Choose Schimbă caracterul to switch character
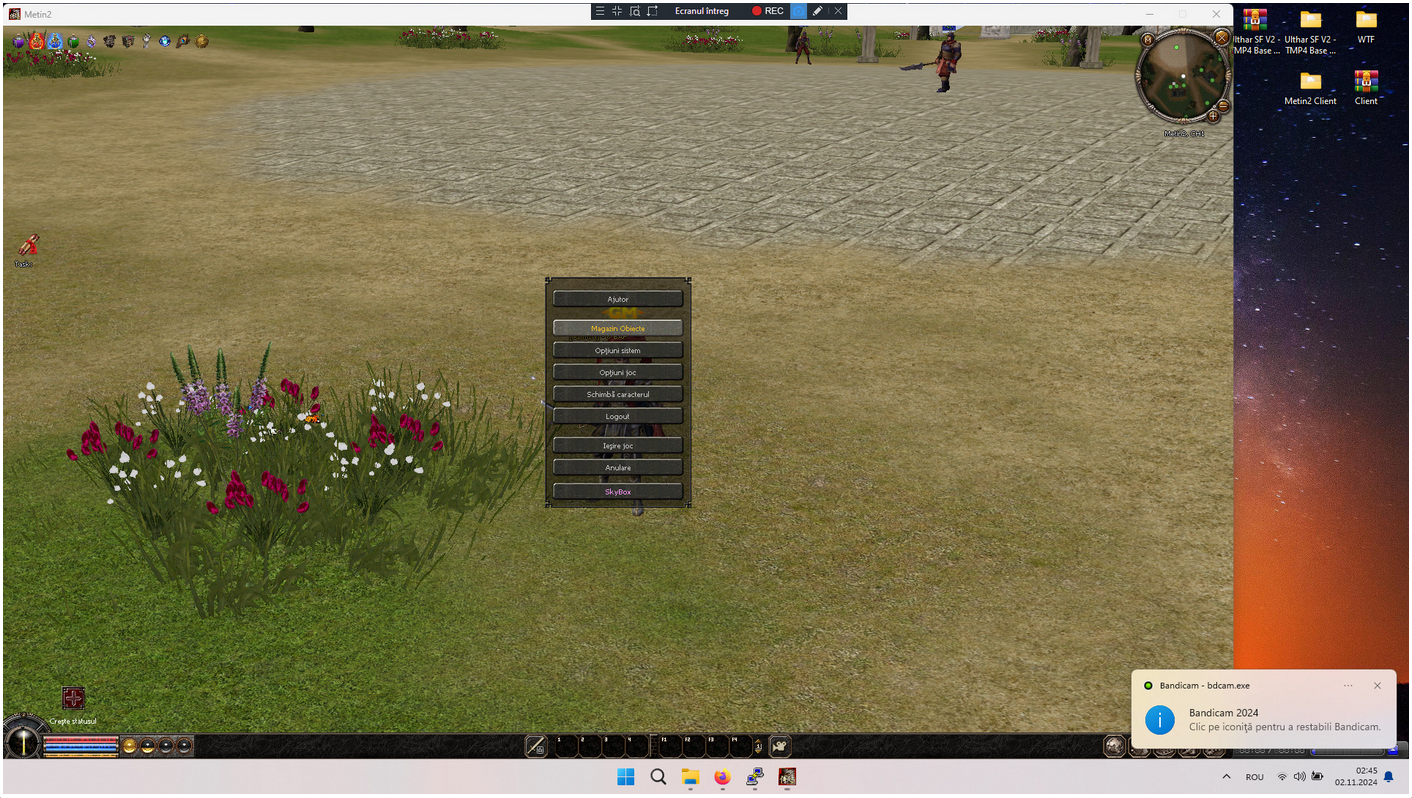 point(618,394)
